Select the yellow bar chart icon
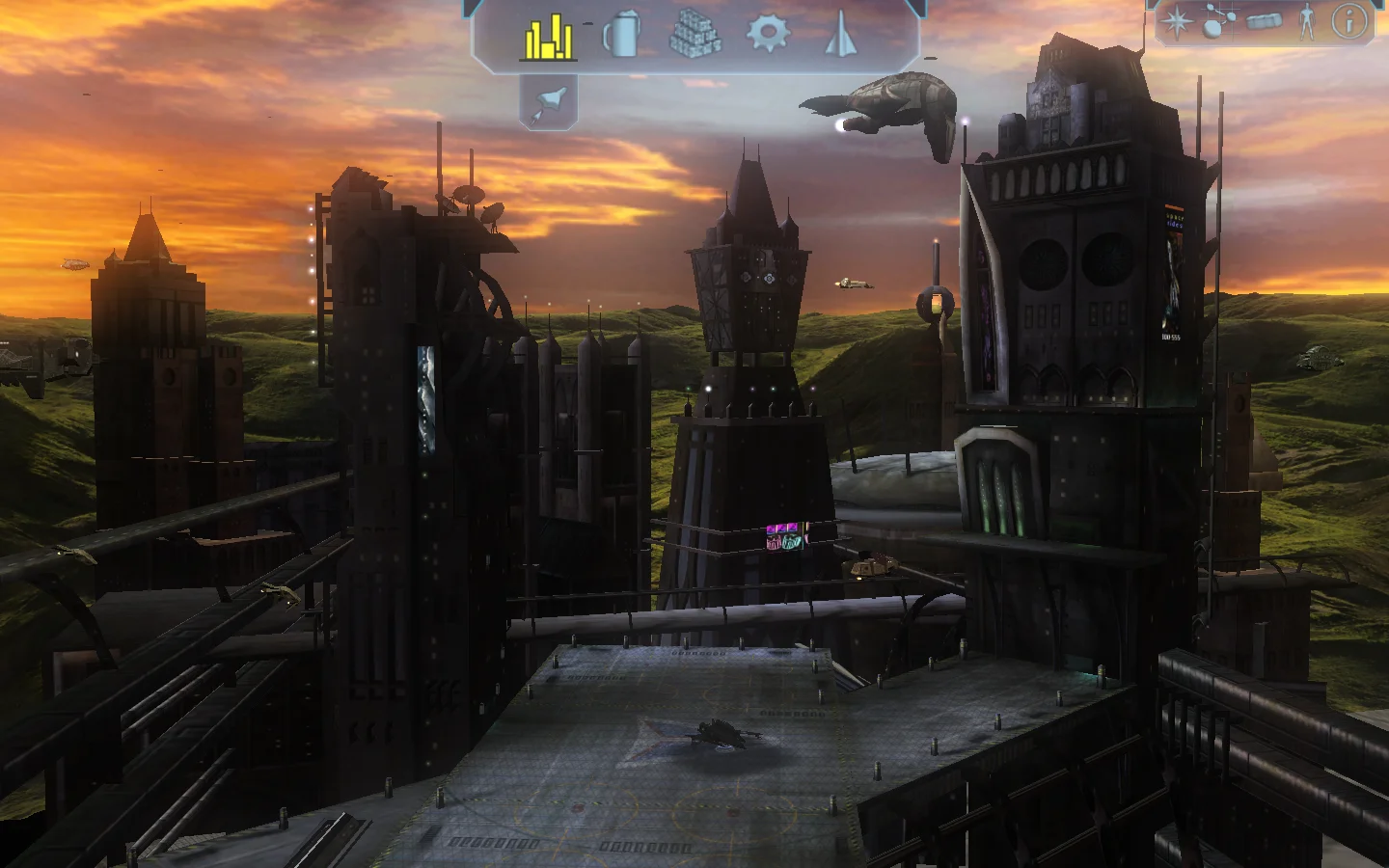Image resolution: width=1389 pixels, height=868 pixels. (x=548, y=37)
